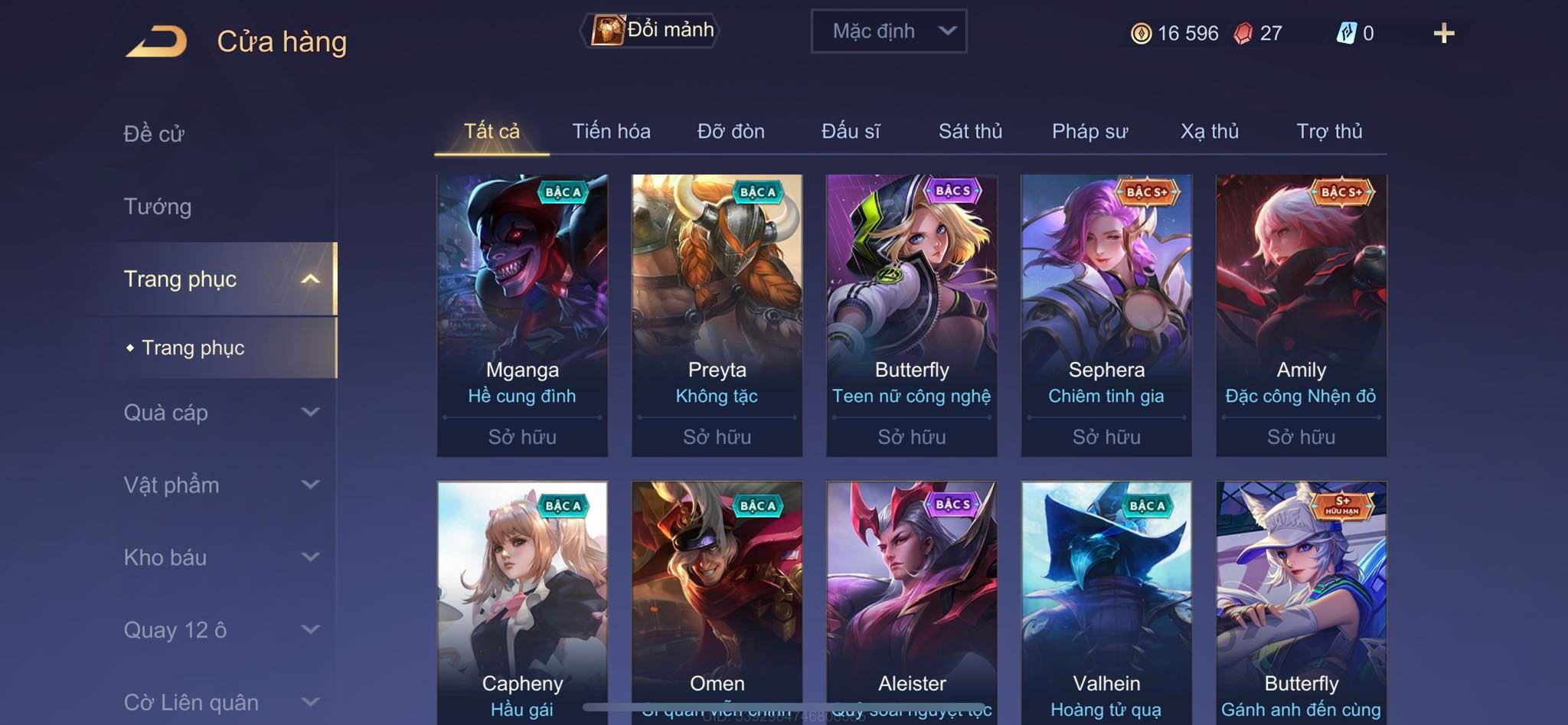This screenshot has height=725, width=1568.
Task: Open the Tướng shop section
Action: pos(158,207)
